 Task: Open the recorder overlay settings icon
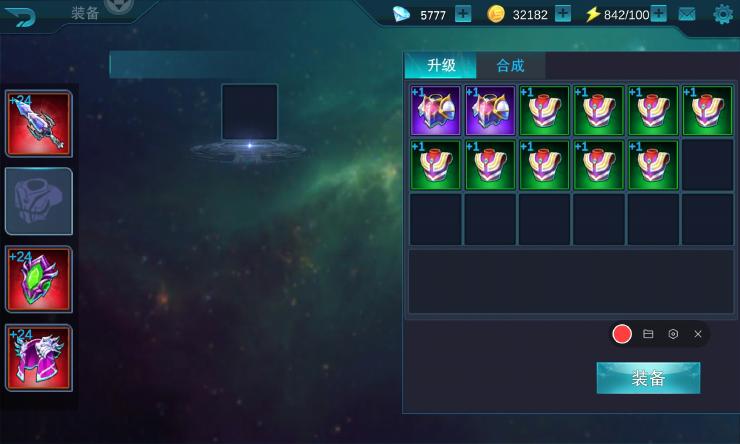[x=673, y=334]
